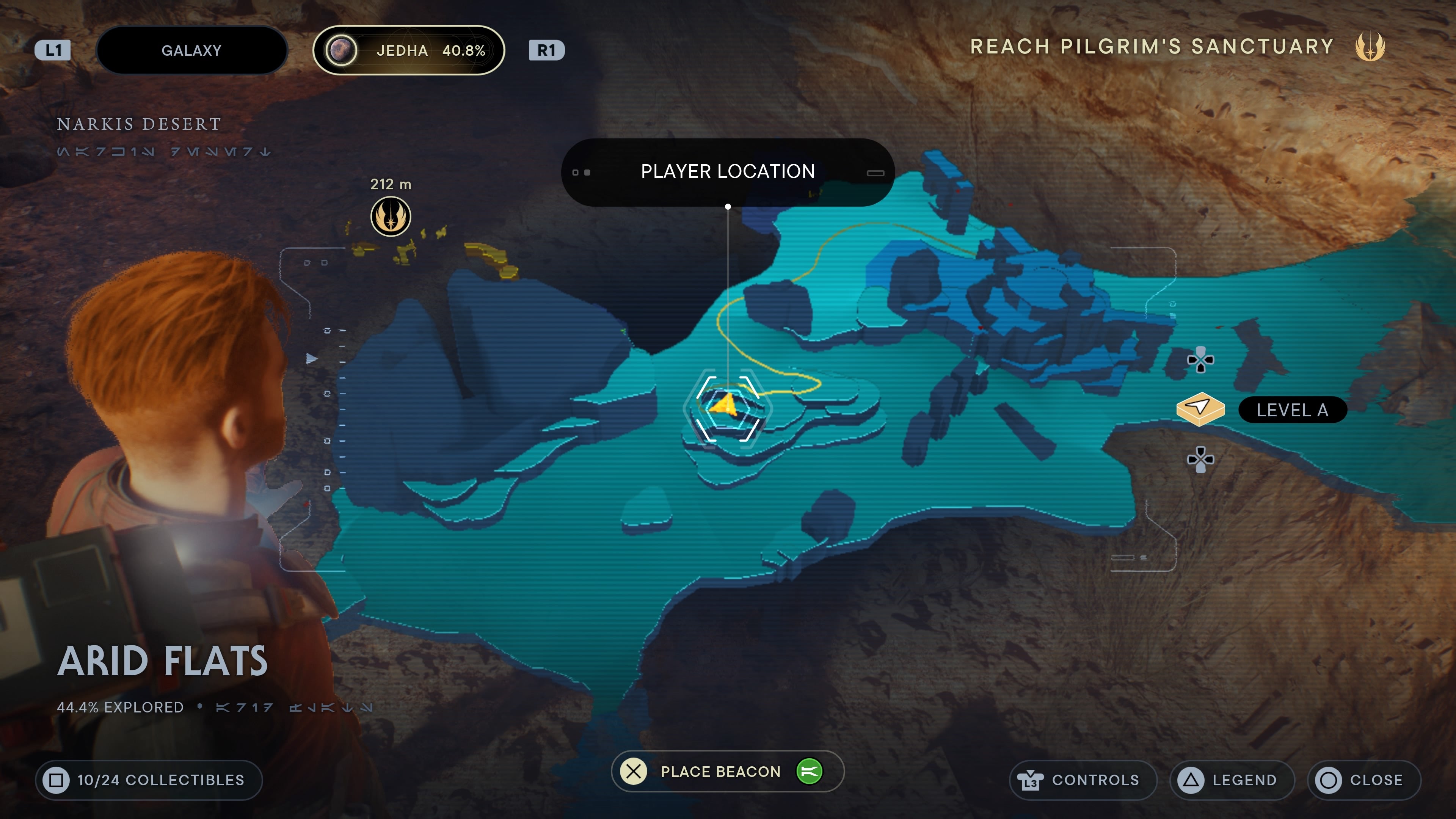
Task: Switch to the Galaxy map tab
Action: (x=191, y=50)
